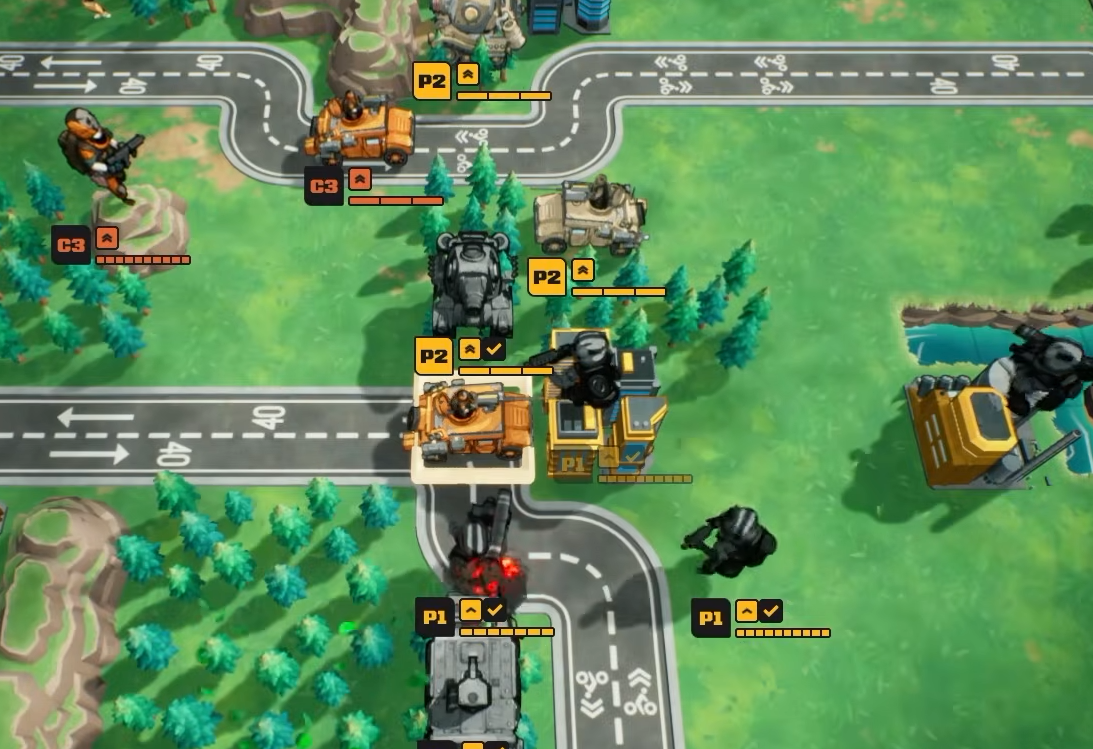The width and height of the screenshot is (1093, 749).
Task: Select the tan armored vehicle beside the pines
Action: [590, 215]
